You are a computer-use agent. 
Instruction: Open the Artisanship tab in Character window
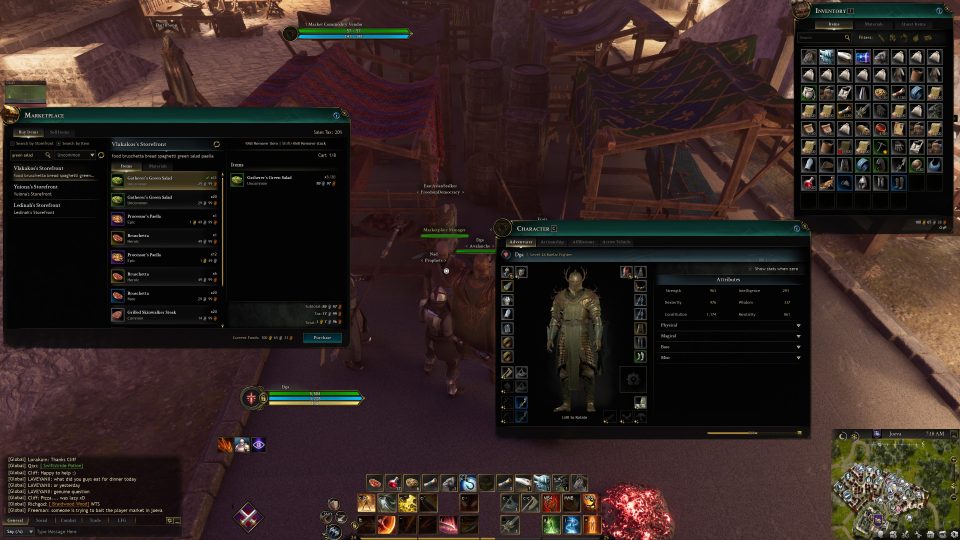point(552,242)
